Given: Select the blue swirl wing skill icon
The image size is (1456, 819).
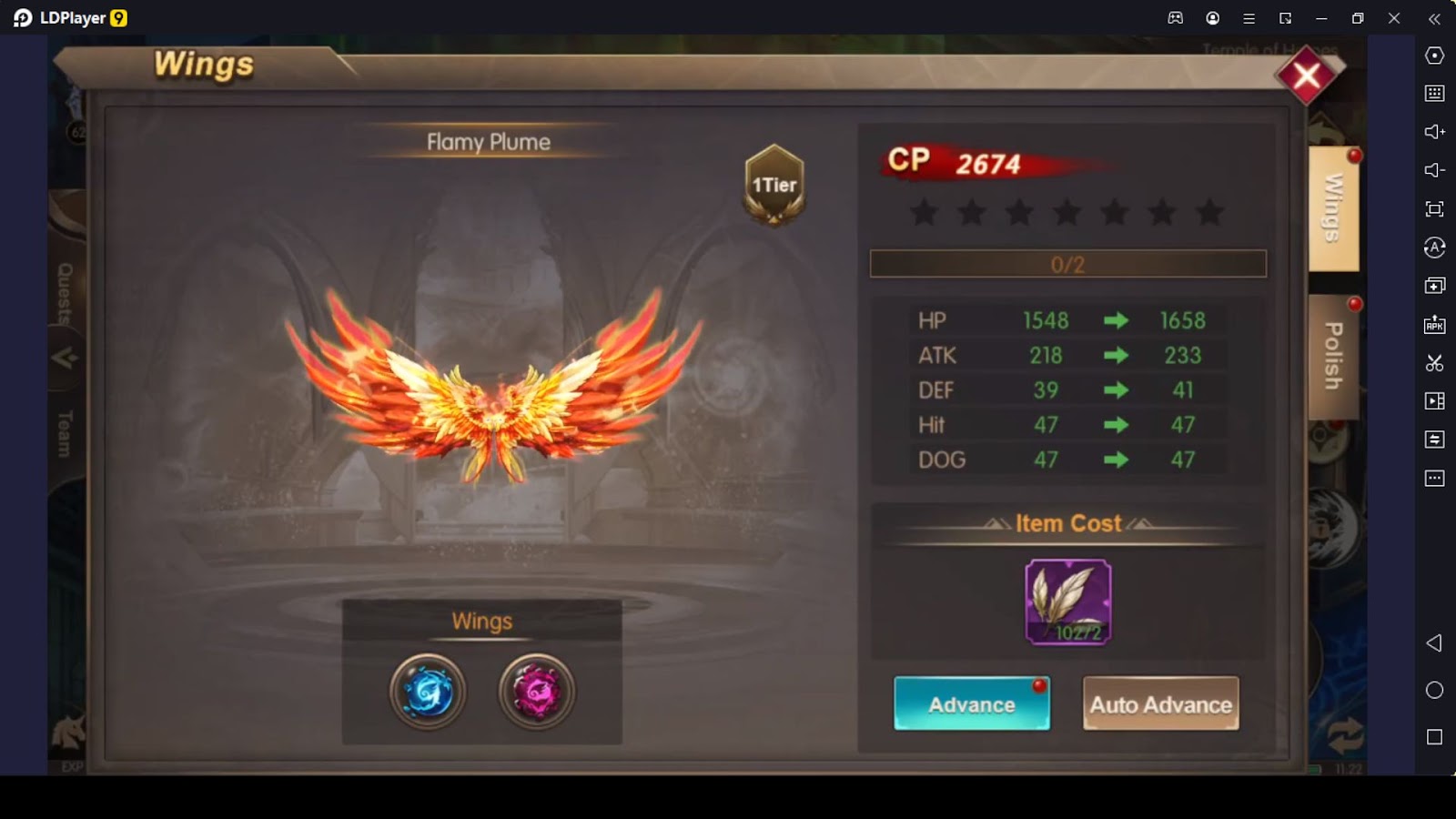Looking at the screenshot, I should pyautogui.click(x=428, y=692).
